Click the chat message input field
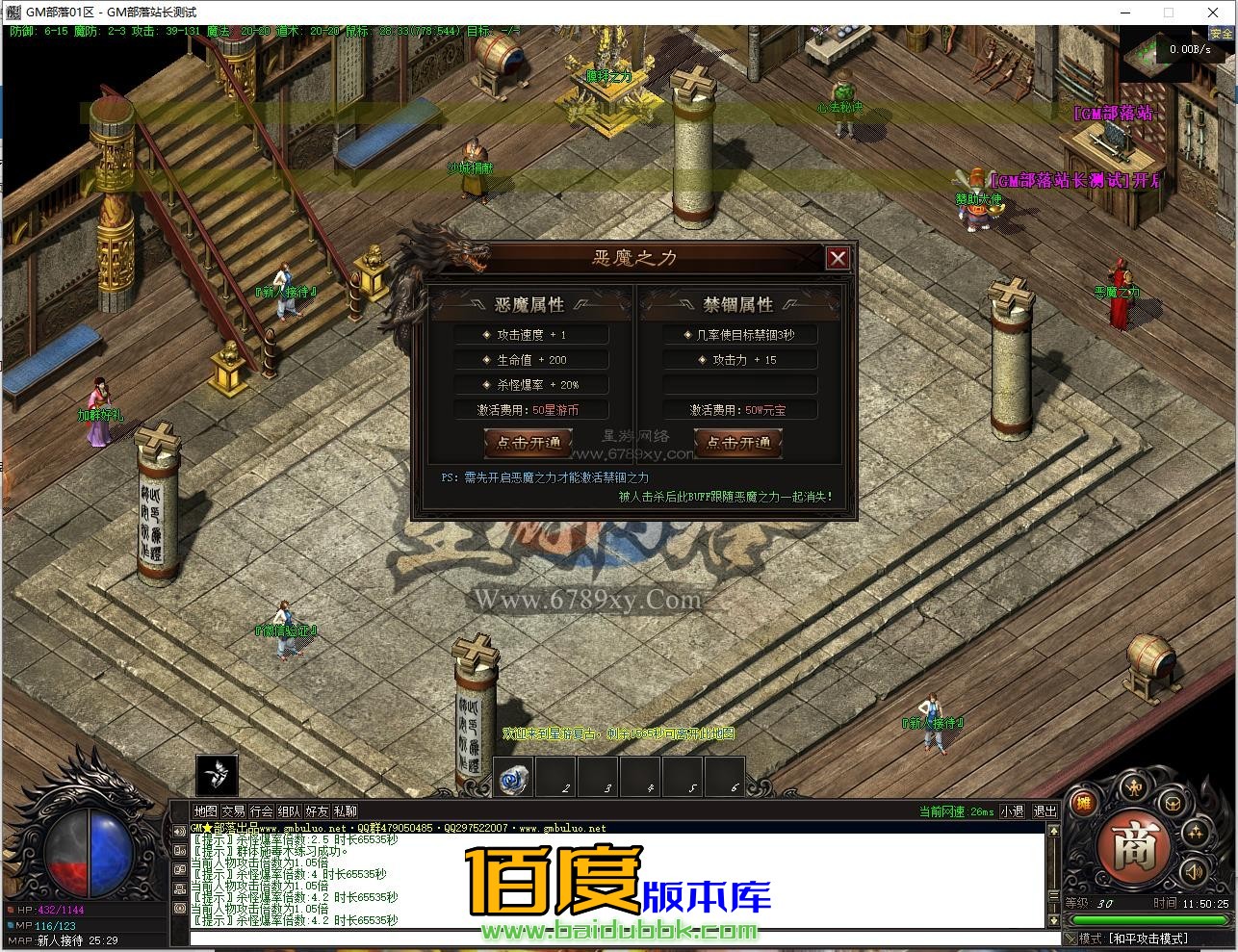 tap(385, 938)
